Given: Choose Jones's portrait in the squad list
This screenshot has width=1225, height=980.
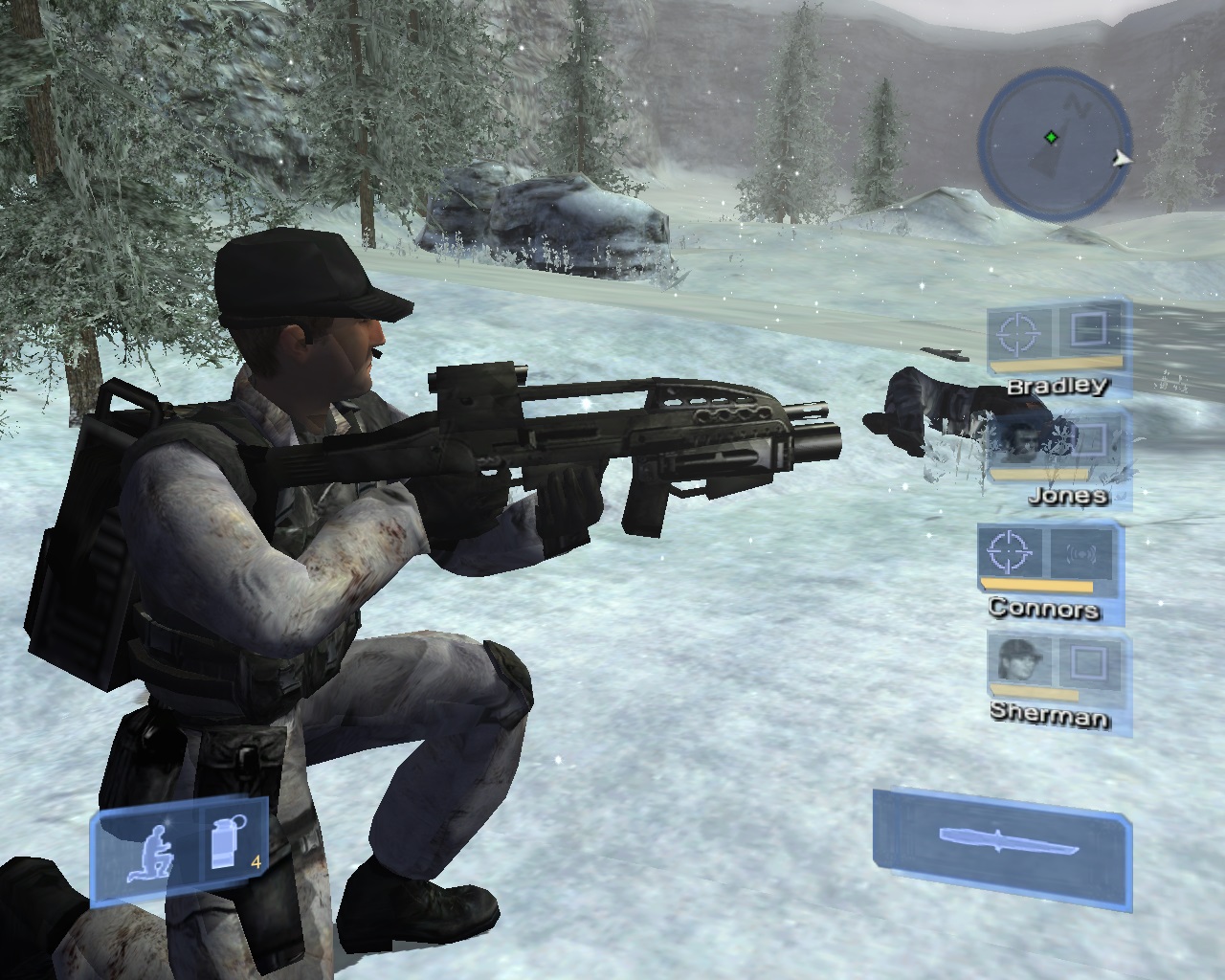Looking at the screenshot, I should (x=1018, y=440).
